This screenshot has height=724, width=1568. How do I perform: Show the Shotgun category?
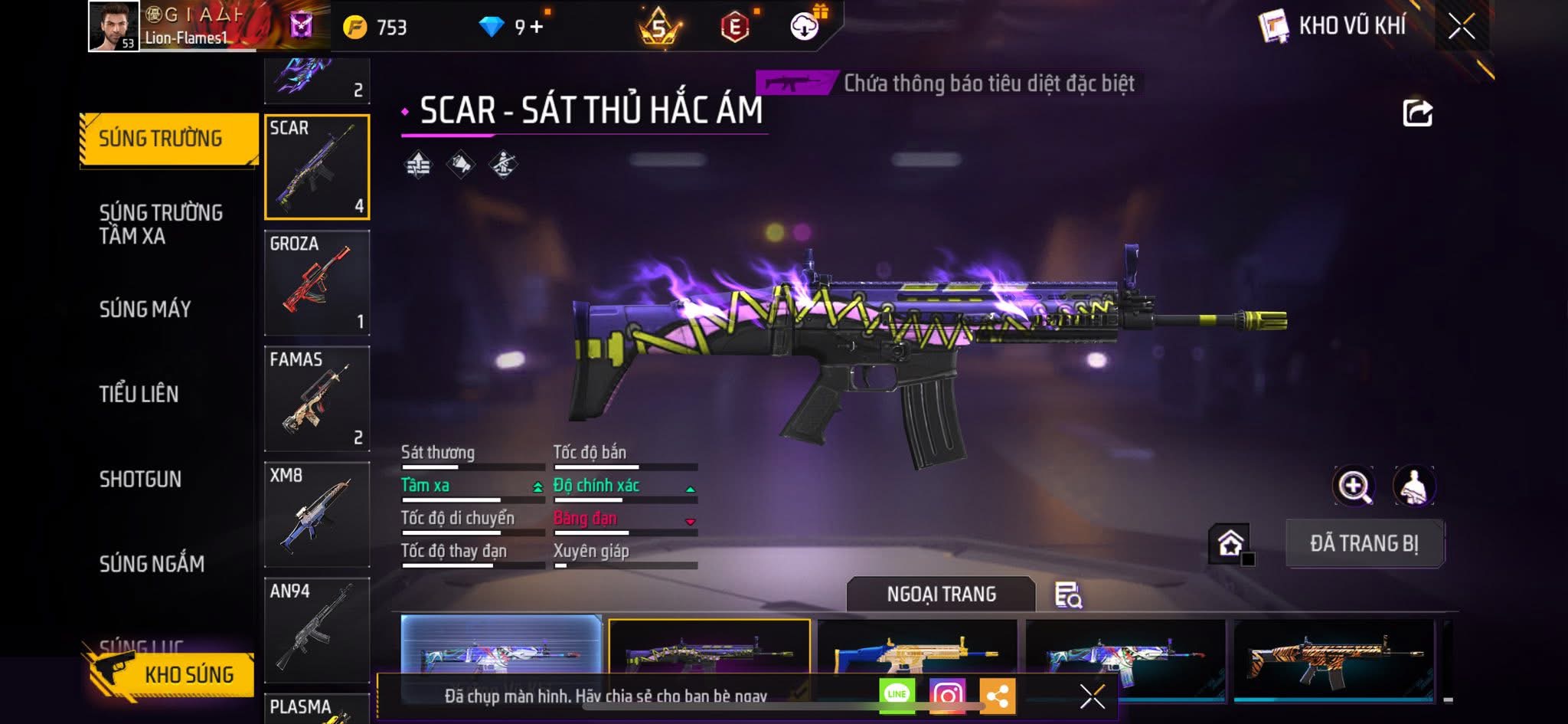tap(140, 479)
